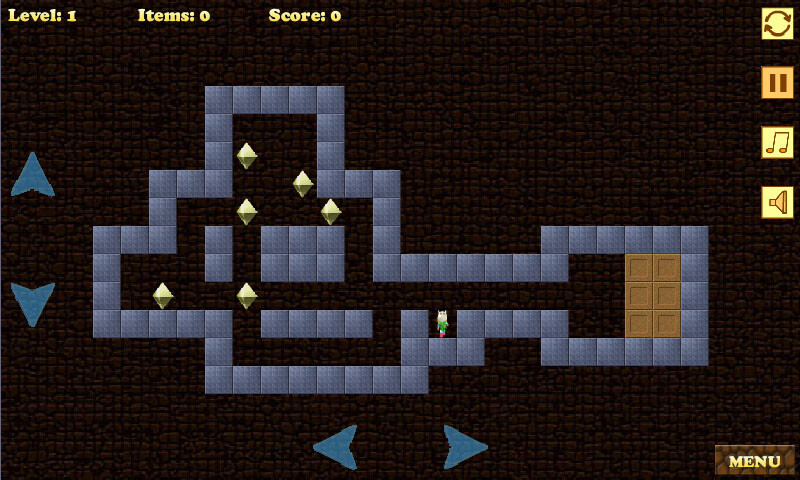Restart the level with the refresh icon
This screenshot has height=480, width=800.
click(777, 23)
